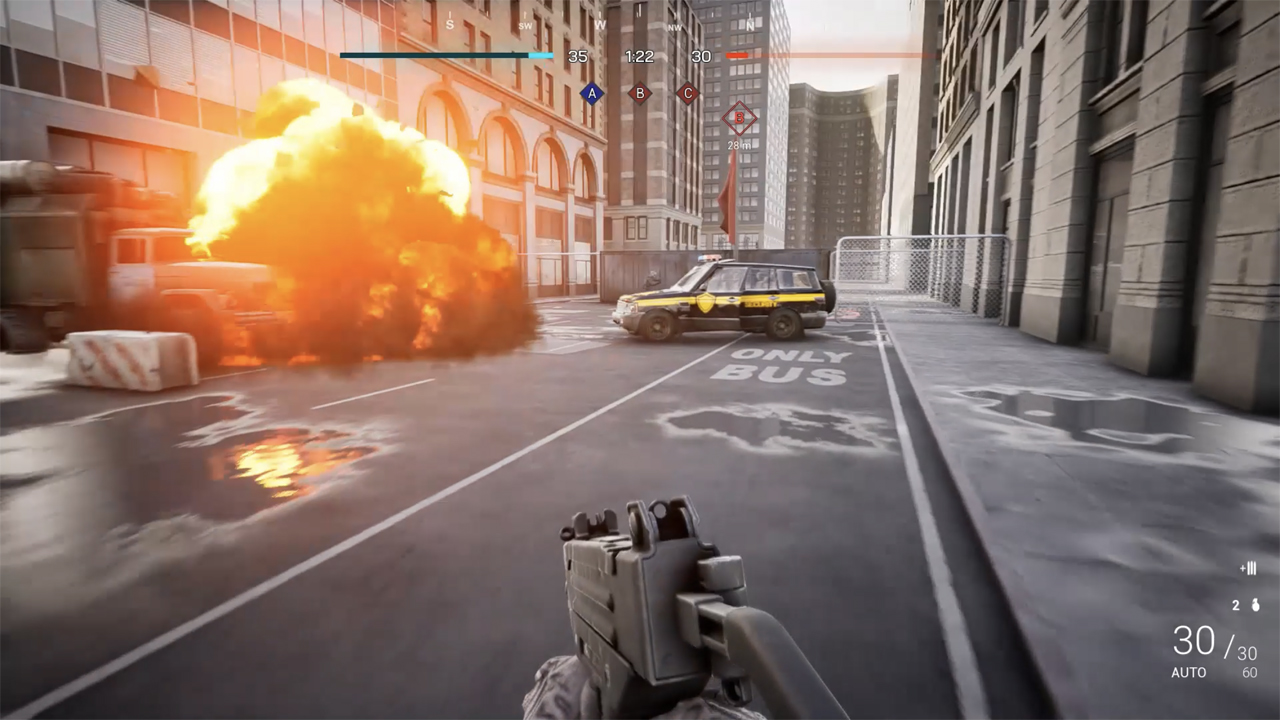1280x720 pixels.
Task: Click the NW heading on the compass strip
Action: click(x=675, y=27)
